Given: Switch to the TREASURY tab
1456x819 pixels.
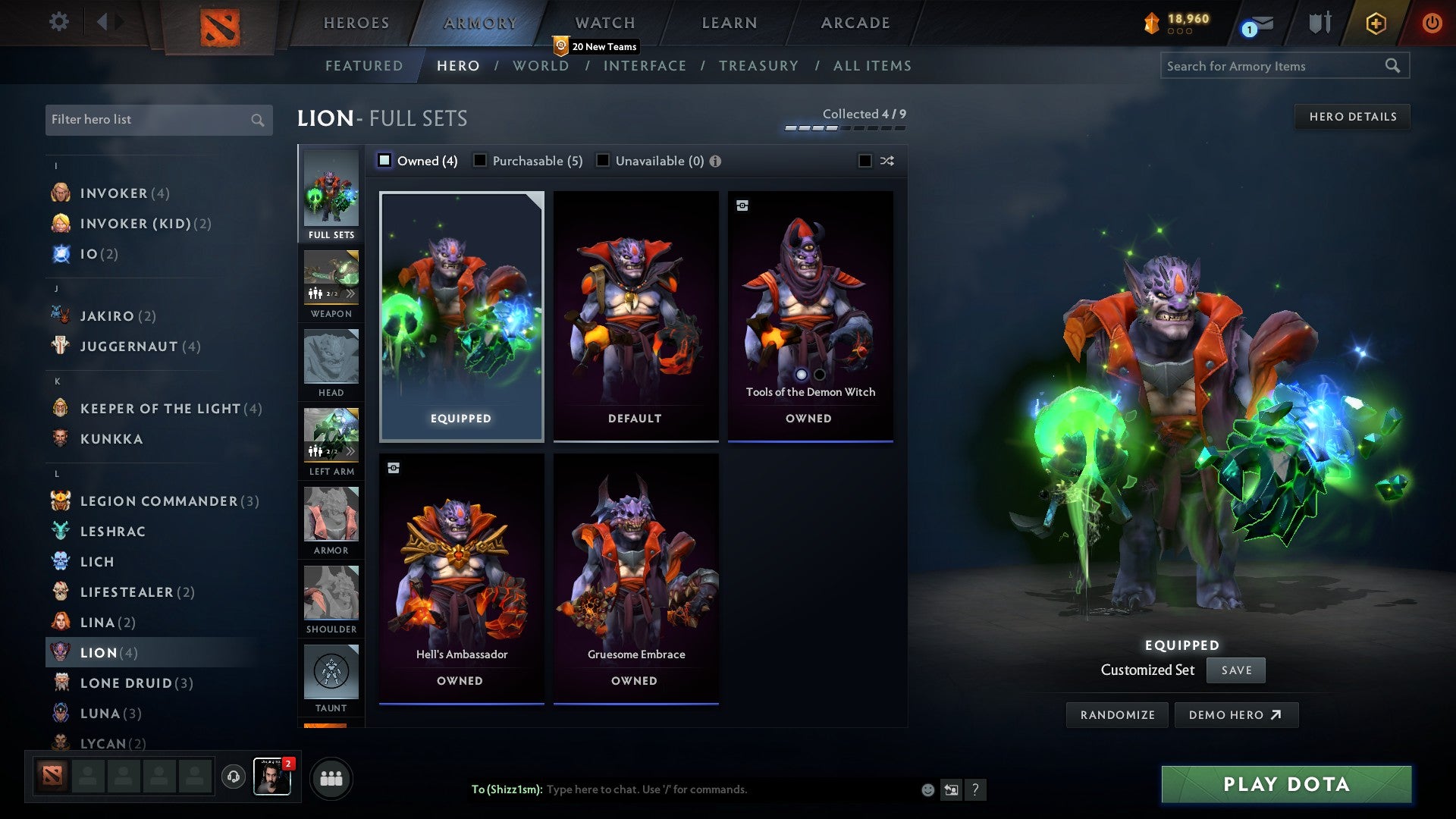Looking at the screenshot, I should point(759,65).
